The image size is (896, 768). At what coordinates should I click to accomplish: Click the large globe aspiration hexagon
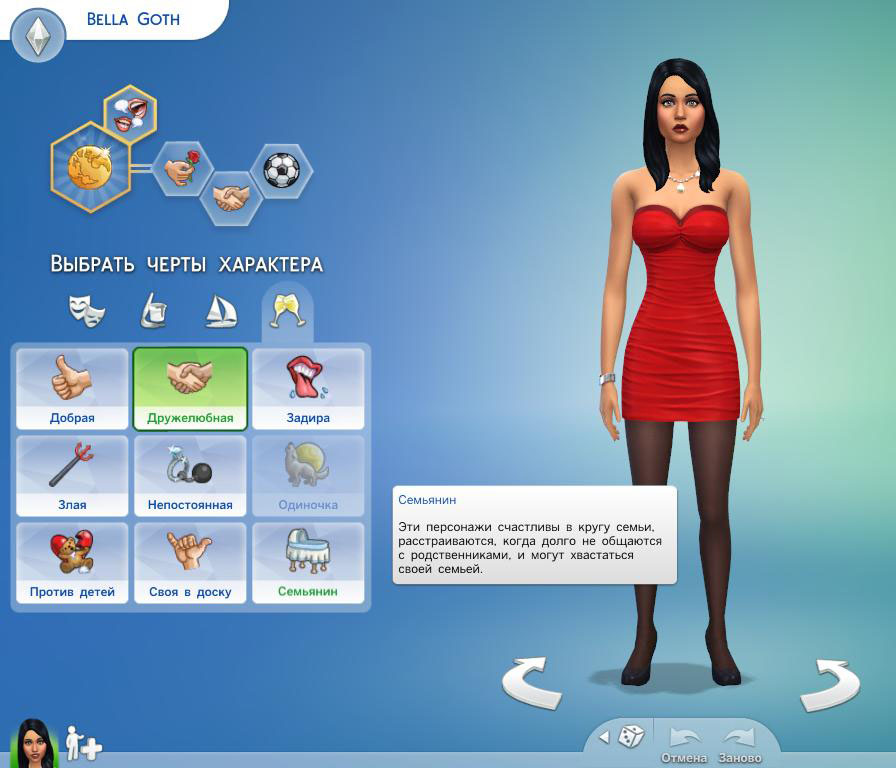coord(90,167)
